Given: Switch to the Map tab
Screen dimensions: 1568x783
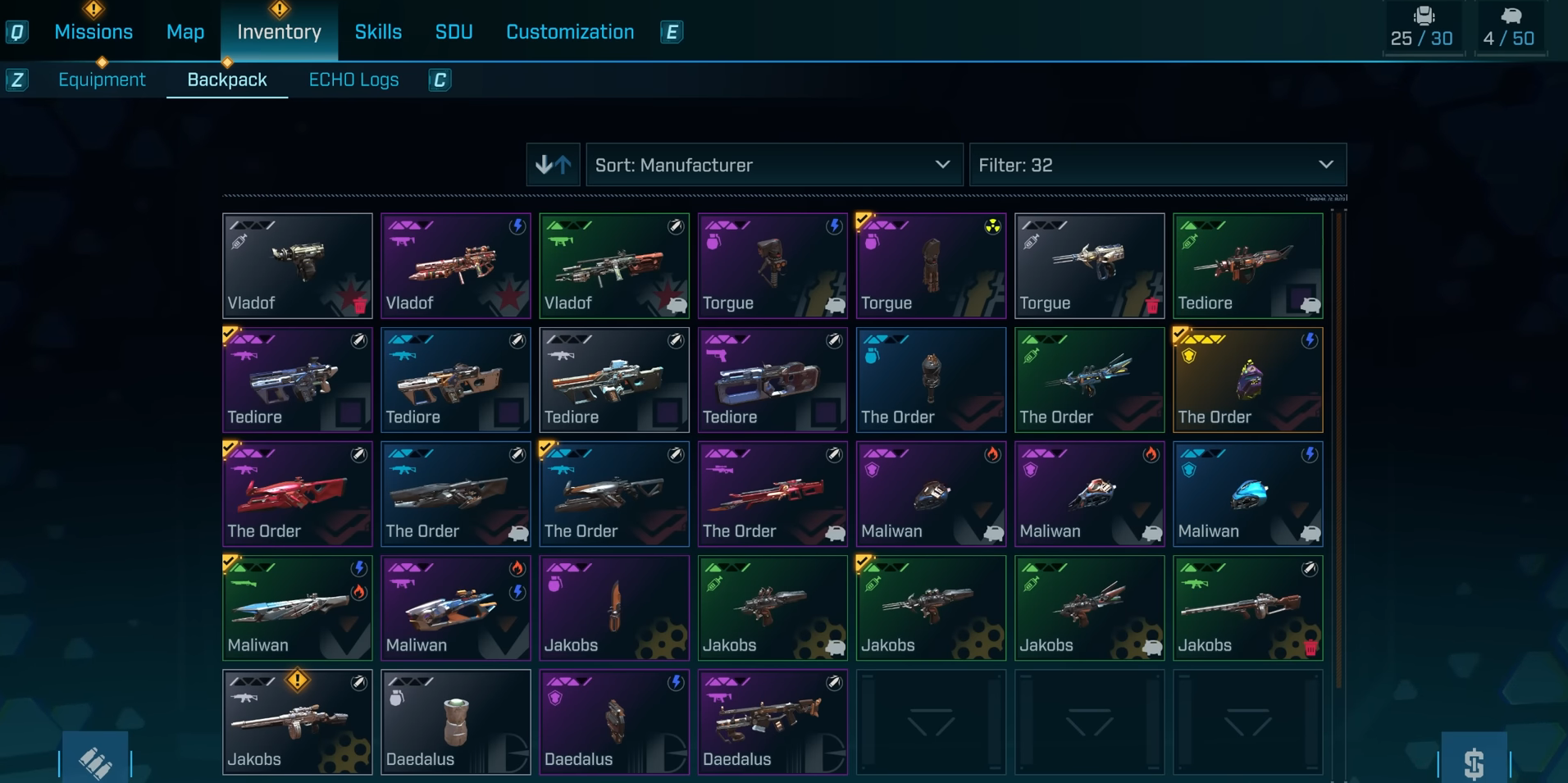Looking at the screenshot, I should (x=185, y=32).
